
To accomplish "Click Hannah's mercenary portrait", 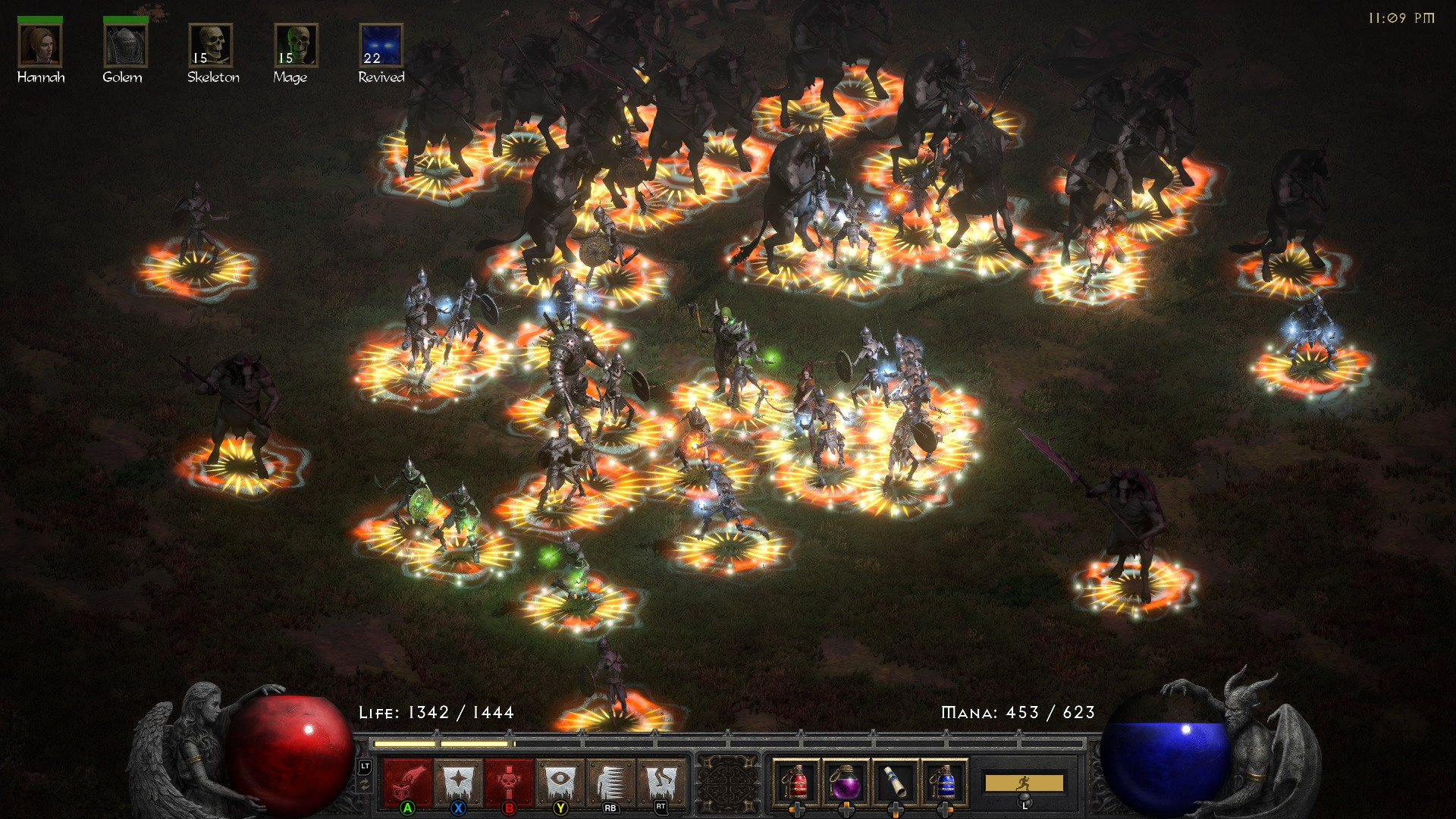I will [x=42, y=47].
